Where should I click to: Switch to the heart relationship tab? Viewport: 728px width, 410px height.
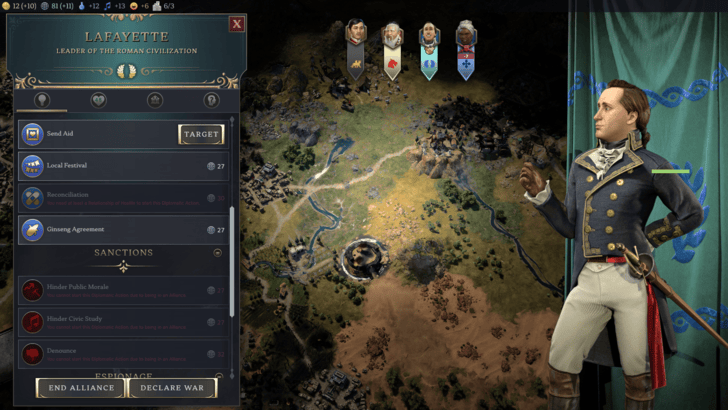pyautogui.click(x=98, y=100)
